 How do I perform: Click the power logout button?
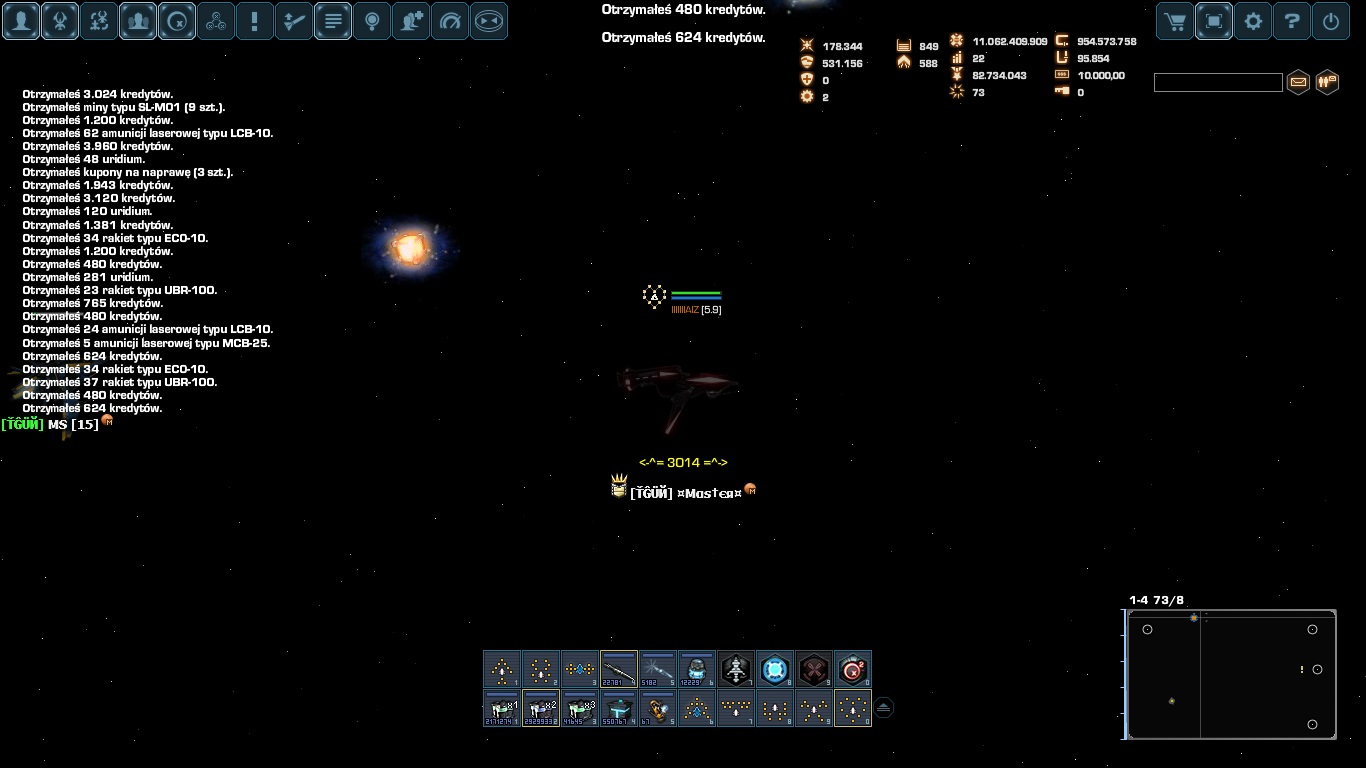pyautogui.click(x=1331, y=21)
